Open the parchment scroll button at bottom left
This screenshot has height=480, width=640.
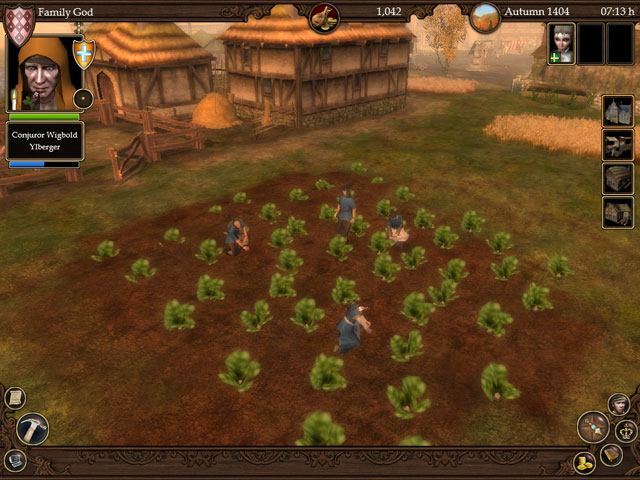click(15, 397)
